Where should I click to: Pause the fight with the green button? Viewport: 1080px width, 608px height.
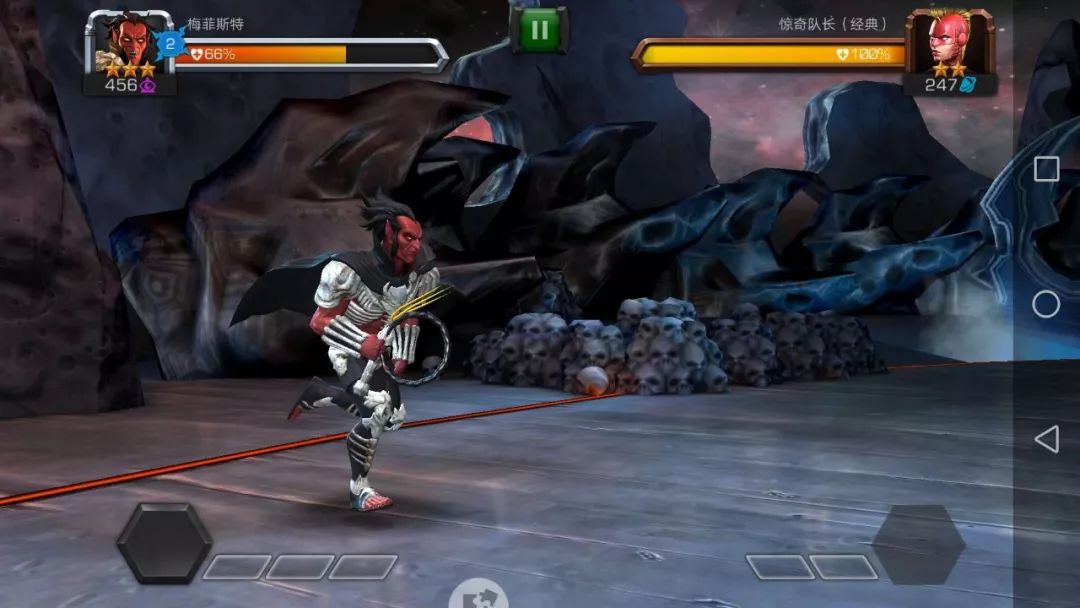coord(539,29)
